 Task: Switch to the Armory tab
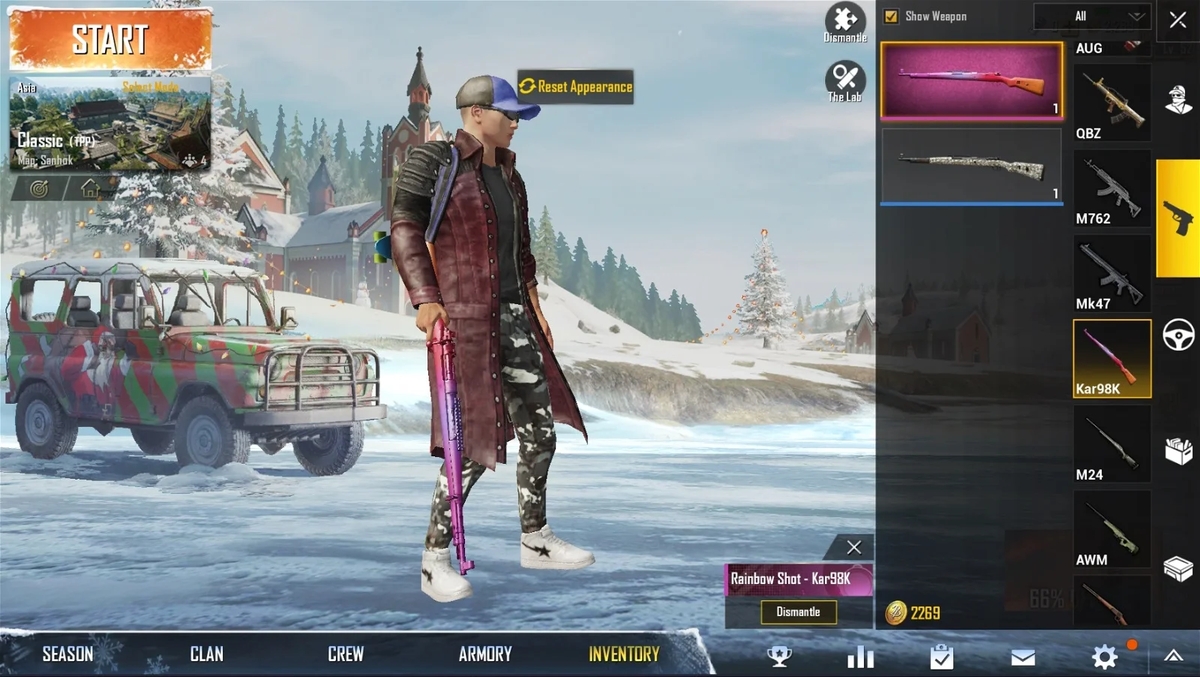tap(485, 654)
